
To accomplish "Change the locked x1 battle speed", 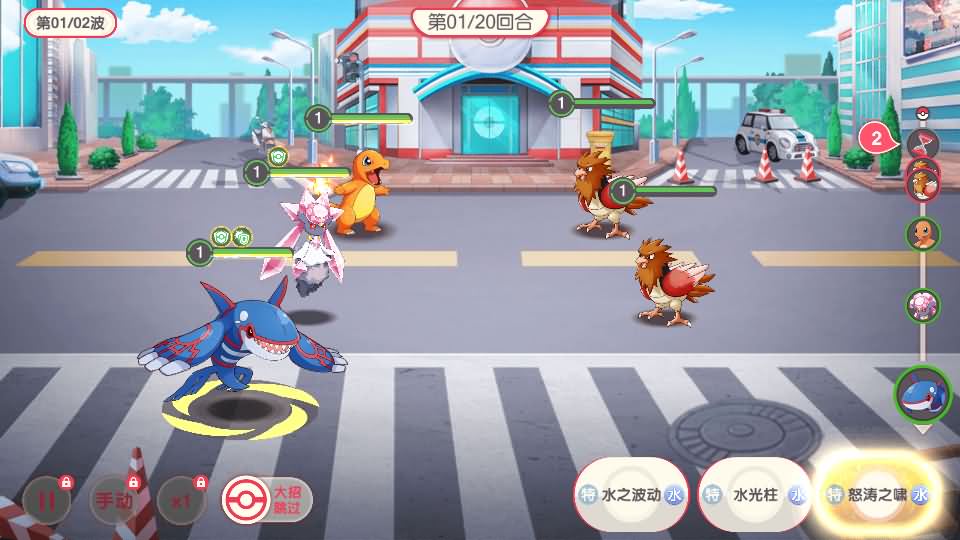I will tap(180, 501).
